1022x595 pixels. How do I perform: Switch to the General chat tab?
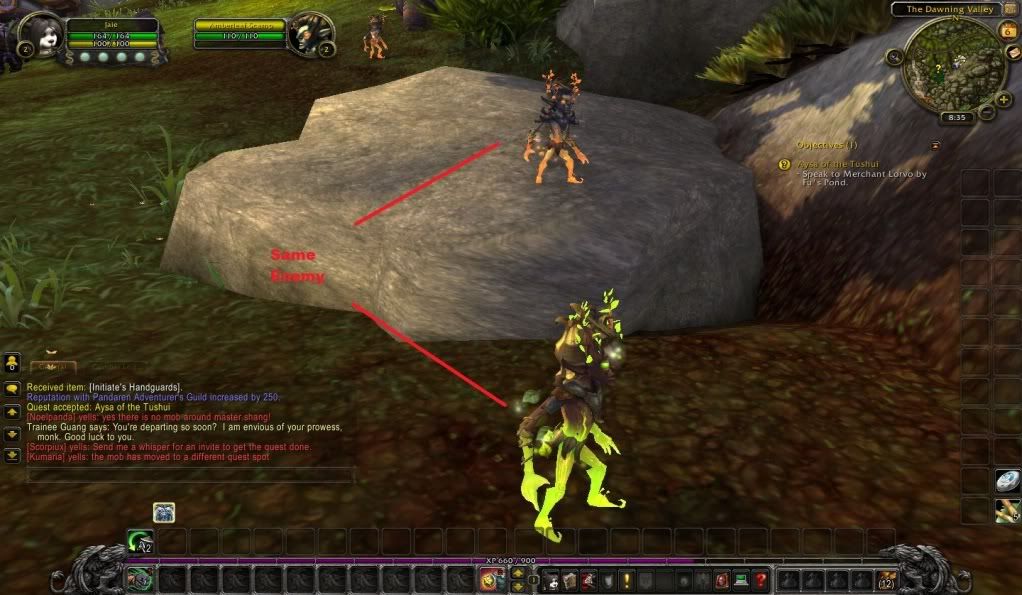[52, 367]
